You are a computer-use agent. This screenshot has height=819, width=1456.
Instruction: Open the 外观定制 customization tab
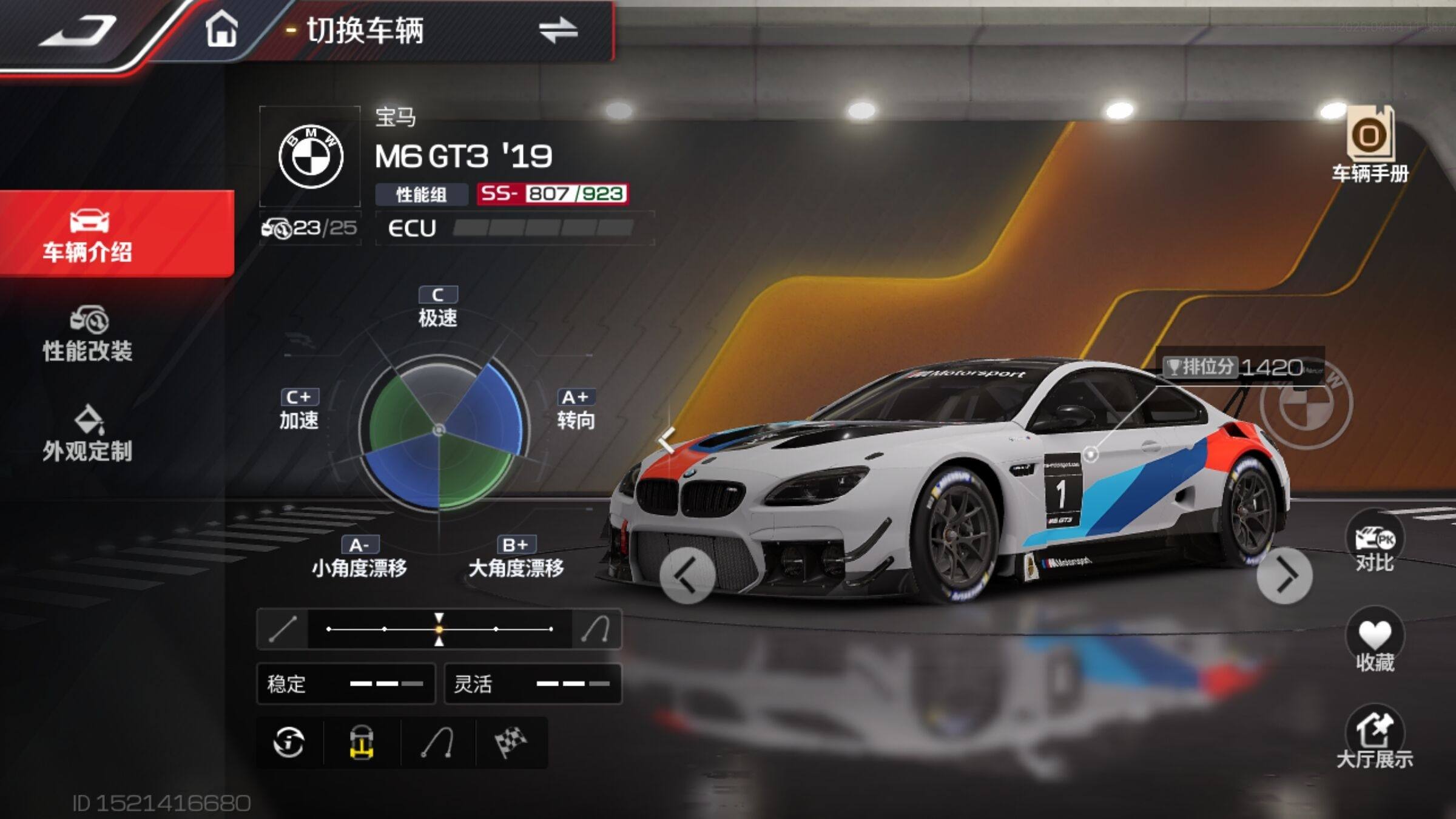pos(88,434)
